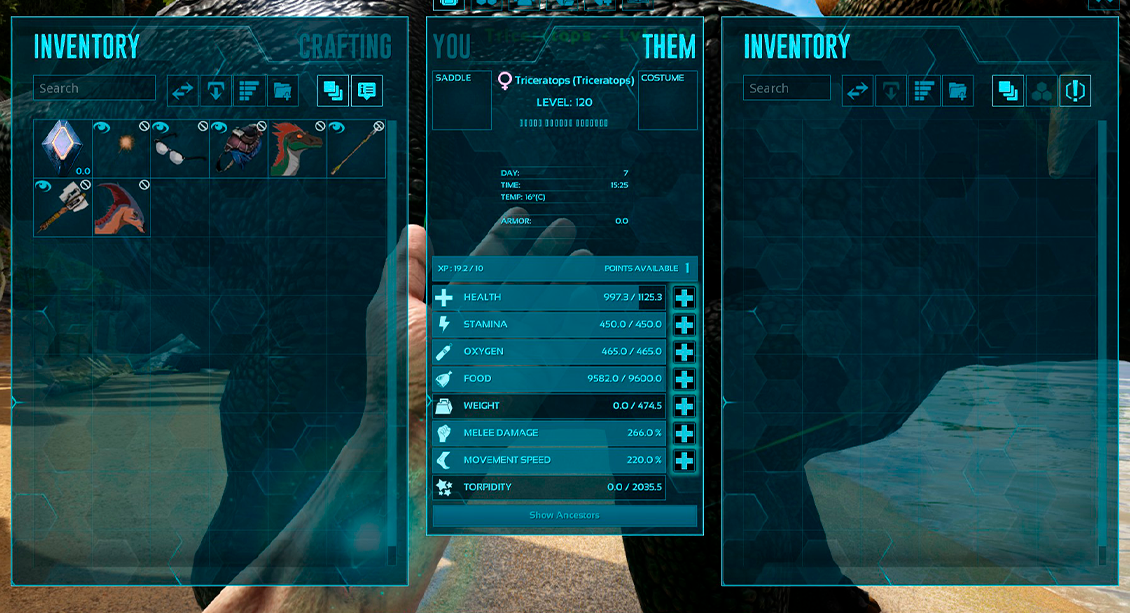Select the Triceratops costume slot
Viewport: 1130px width, 613px height.
[667, 101]
